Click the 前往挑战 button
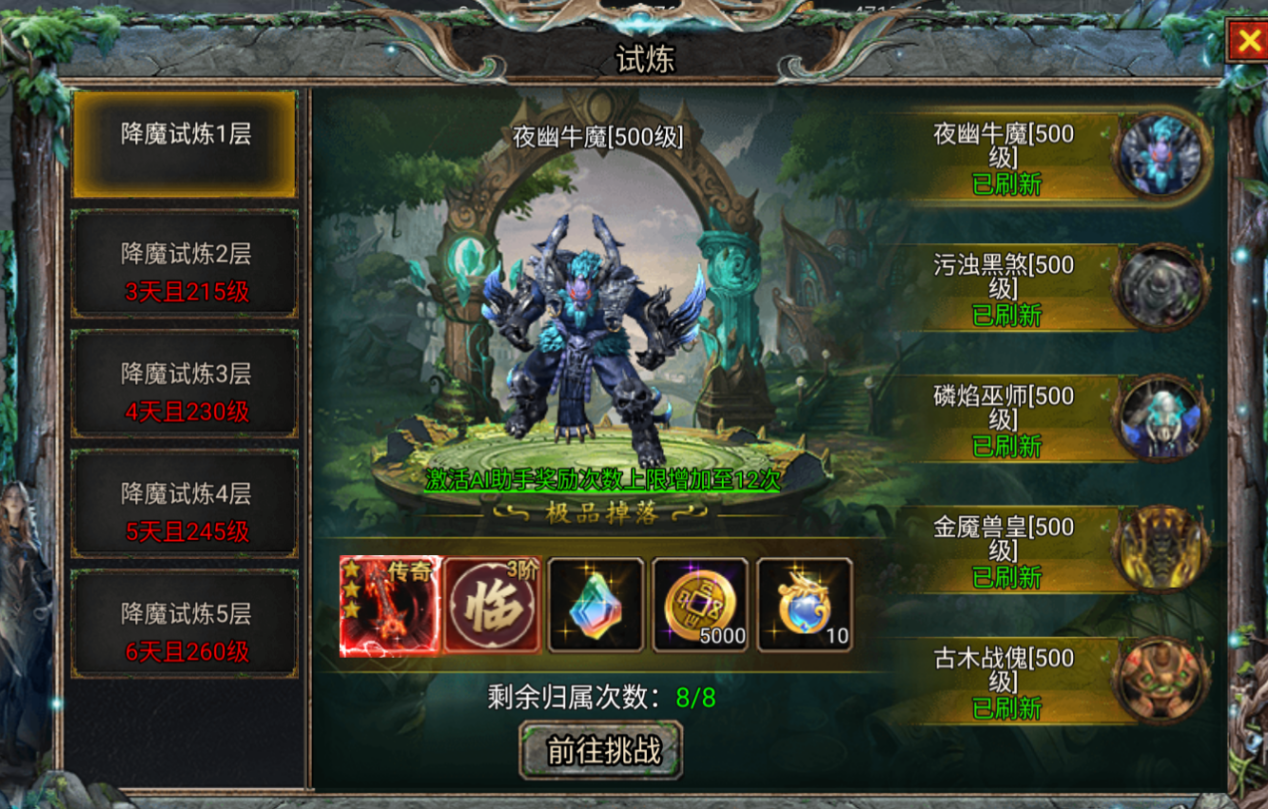The height and width of the screenshot is (809, 1268). [601, 750]
